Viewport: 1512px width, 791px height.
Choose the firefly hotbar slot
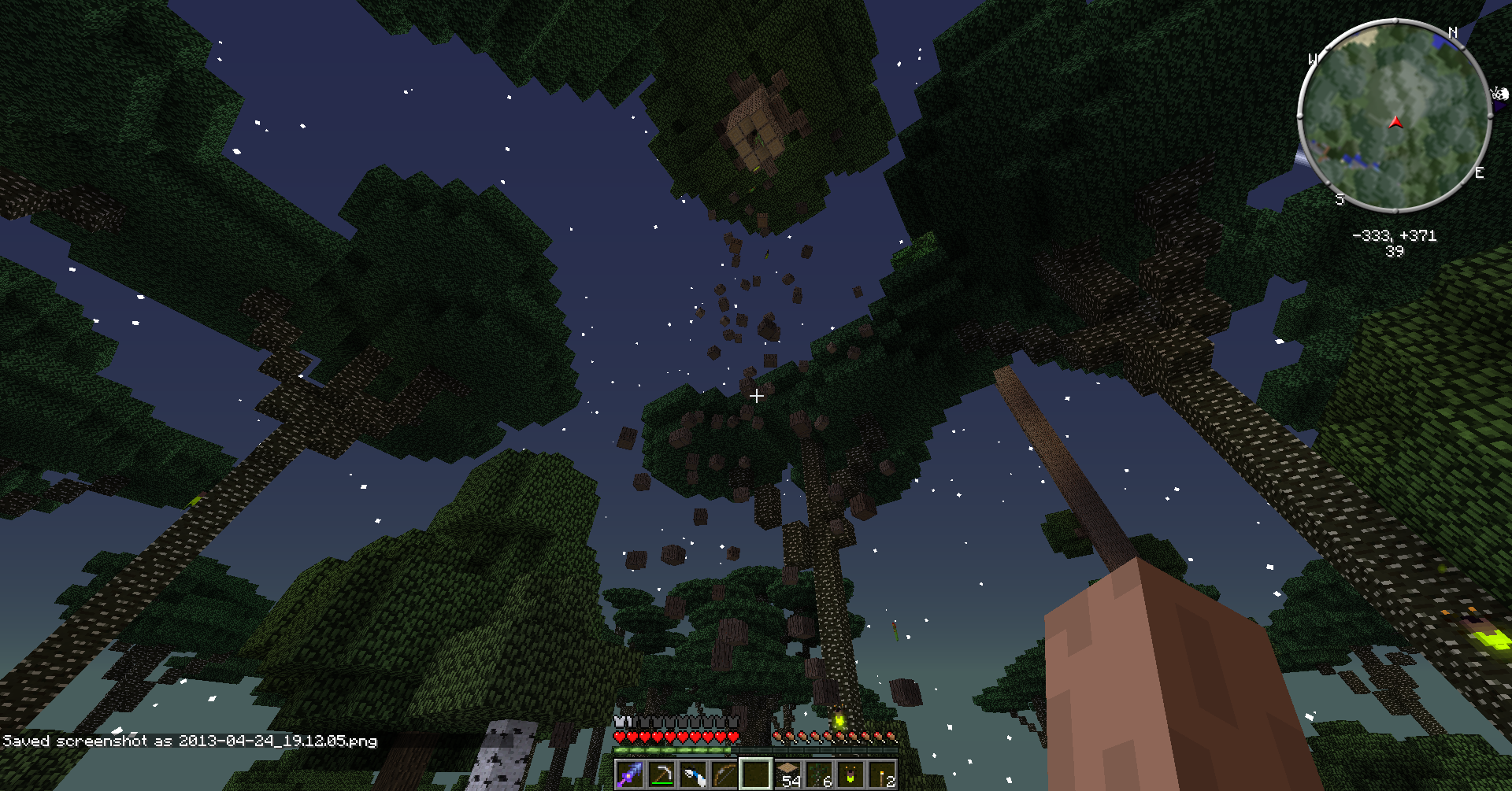point(850,774)
